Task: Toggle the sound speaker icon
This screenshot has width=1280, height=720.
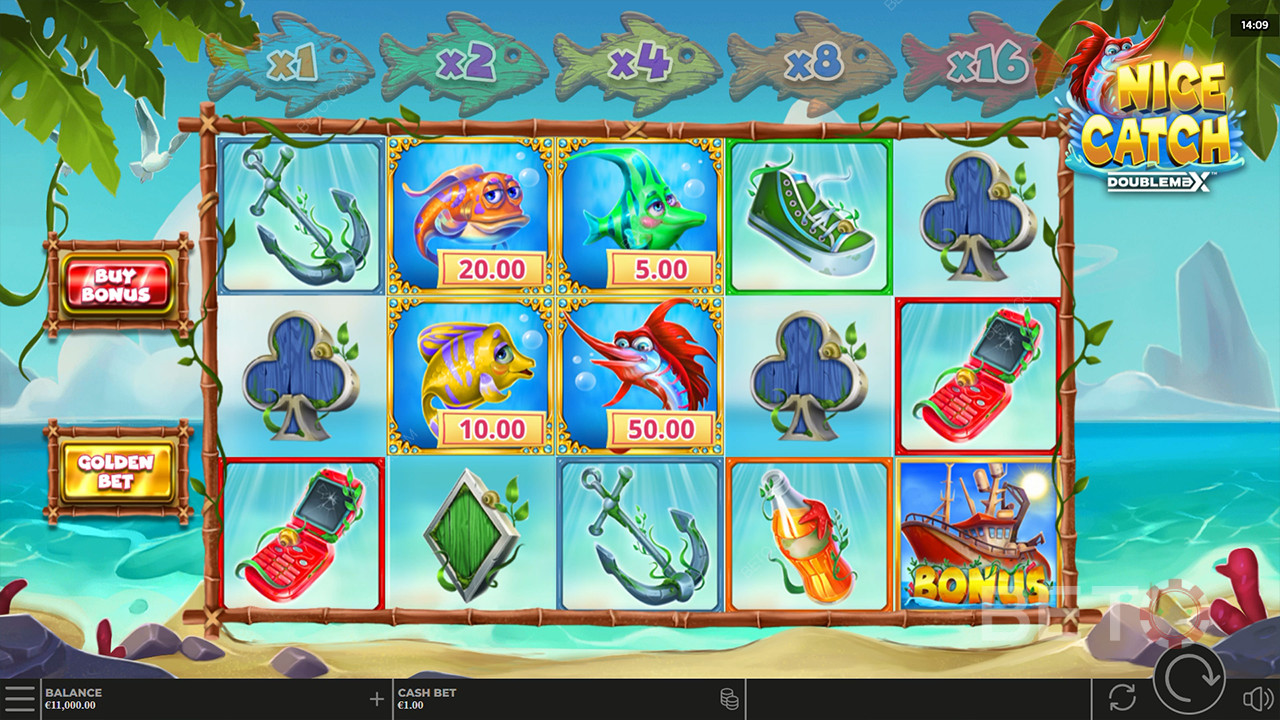Action: pos(1256,698)
